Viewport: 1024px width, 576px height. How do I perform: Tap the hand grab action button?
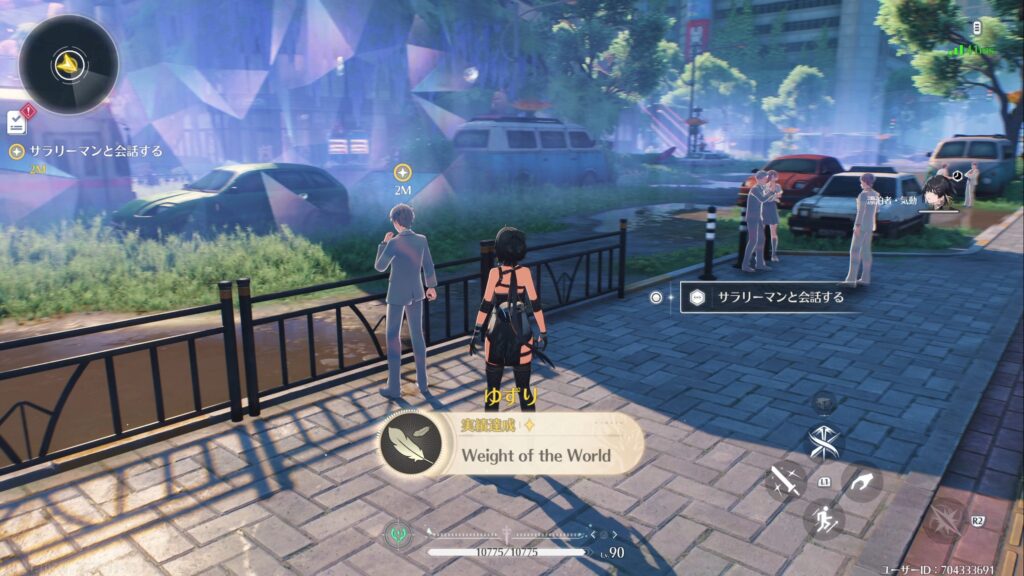coord(862,482)
